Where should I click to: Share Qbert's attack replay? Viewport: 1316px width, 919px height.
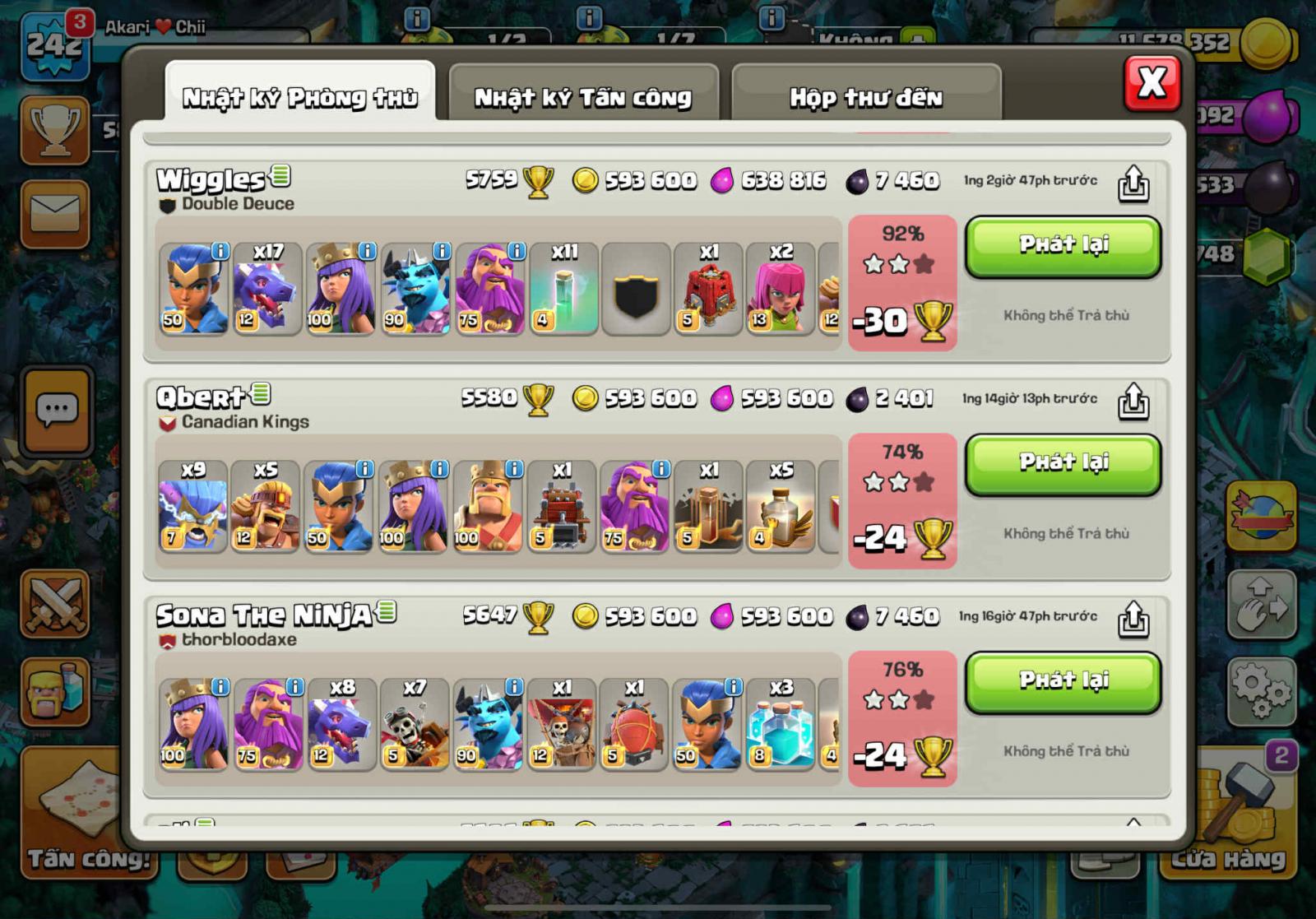(x=1133, y=401)
